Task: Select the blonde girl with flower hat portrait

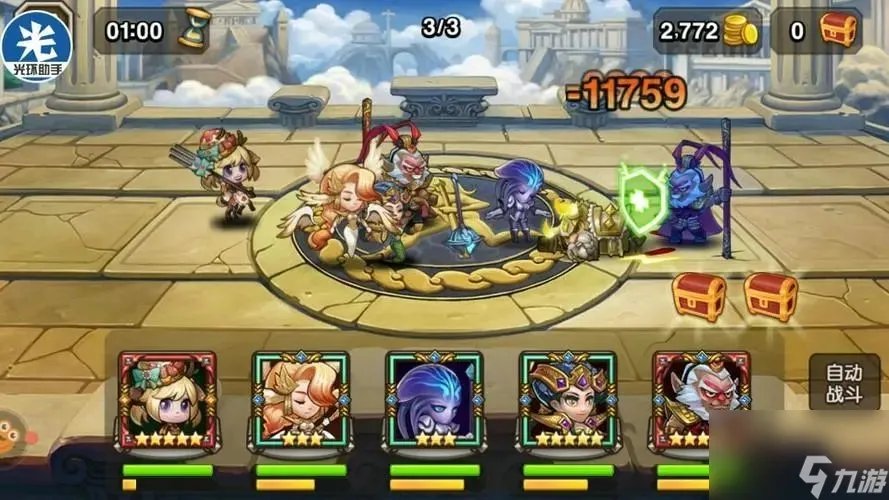Action: point(167,400)
